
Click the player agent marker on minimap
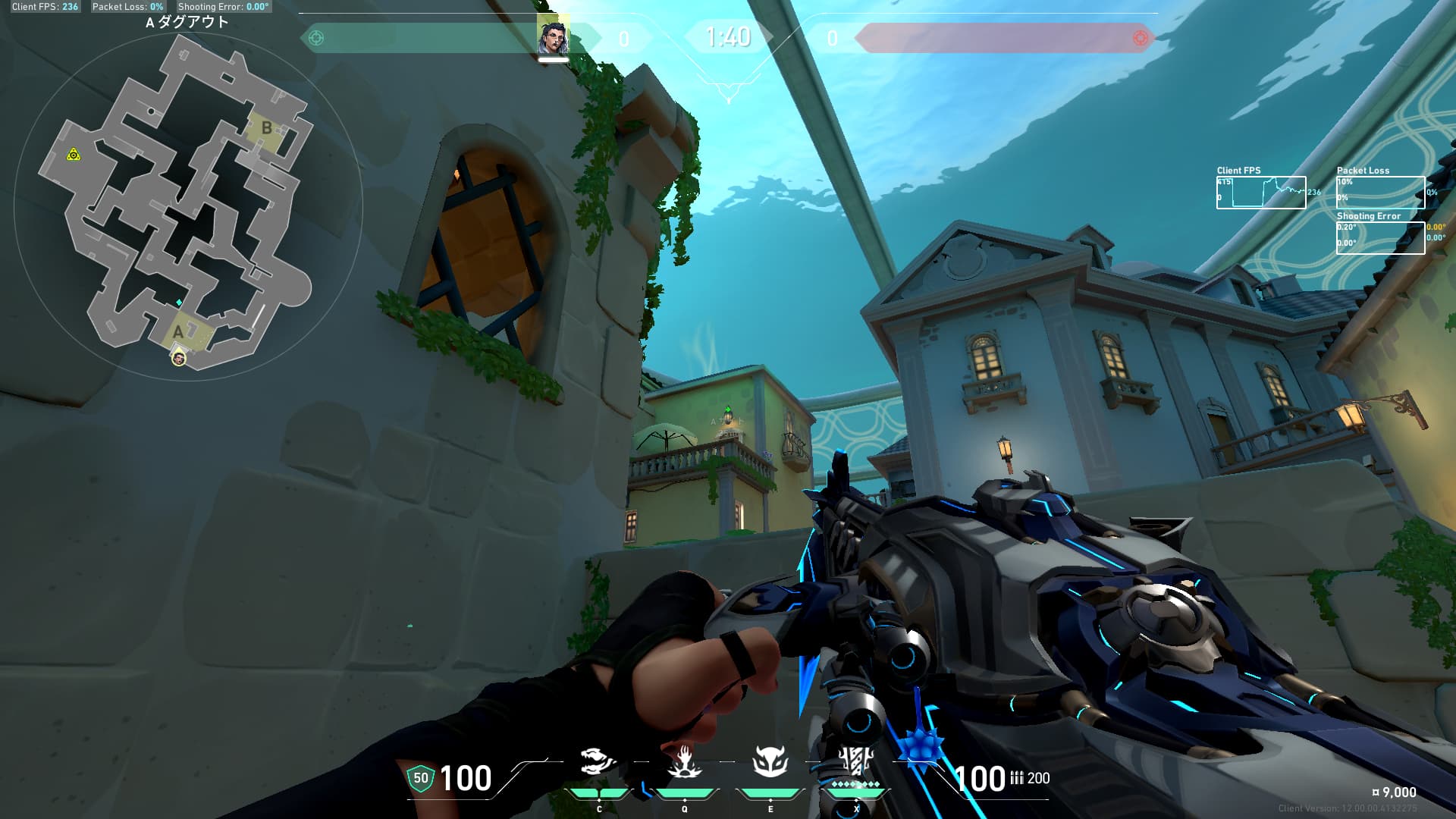click(x=179, y=359)
